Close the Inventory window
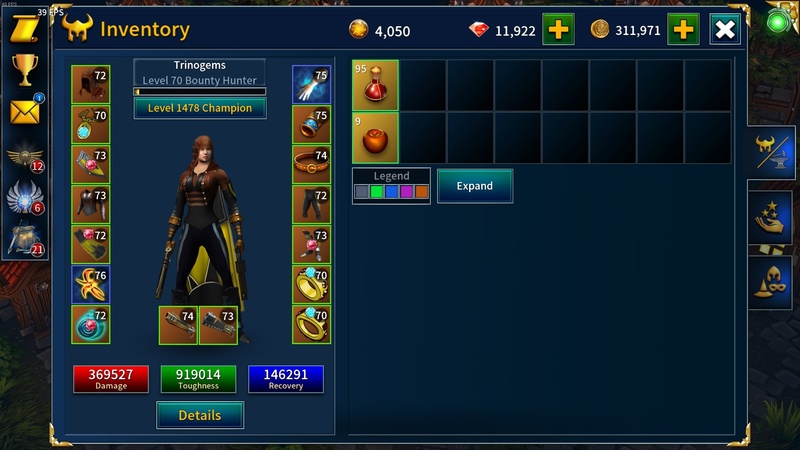This screenshot has width=800, height=450. (x=725, y=30)
